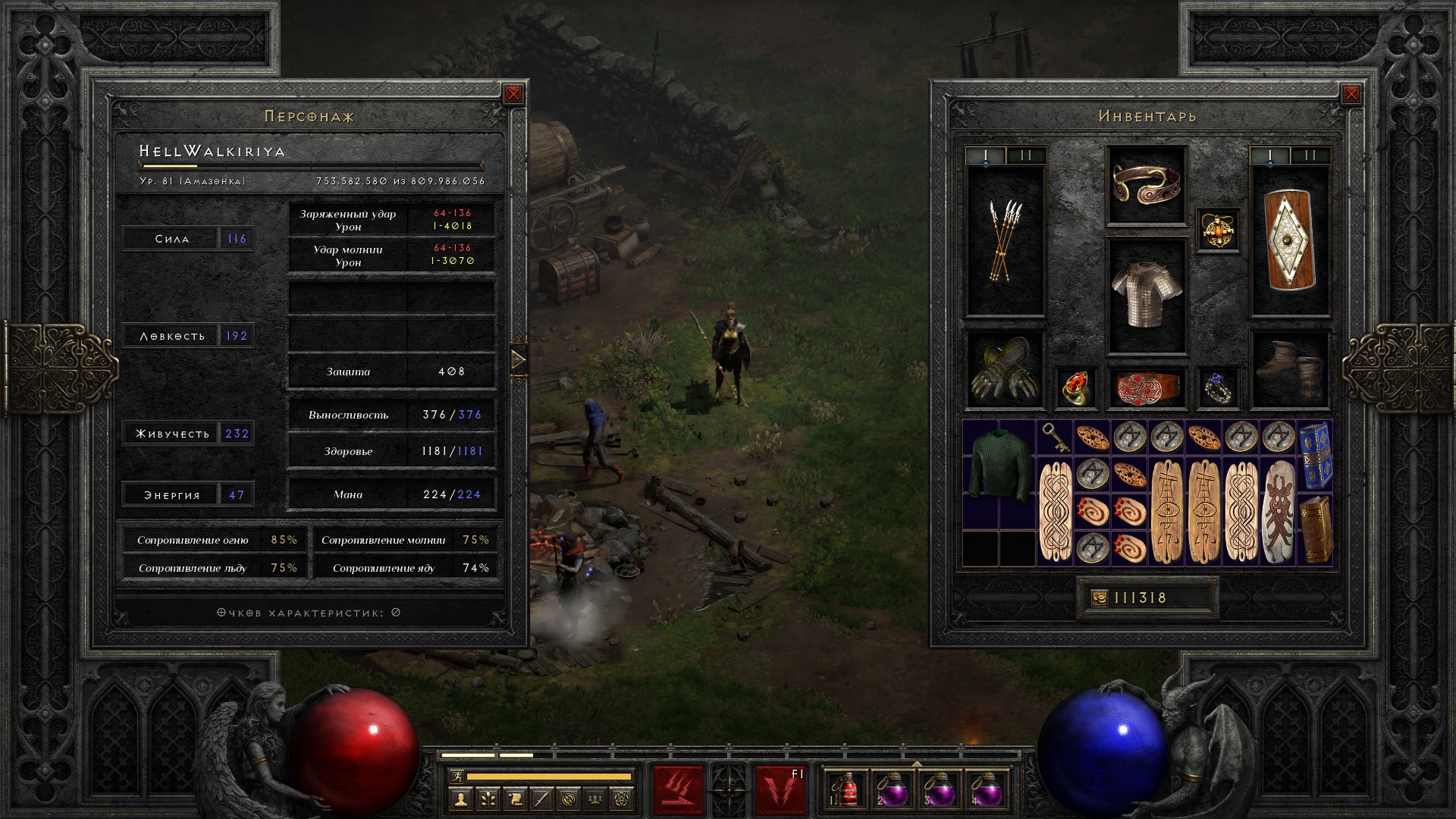The width and height of the screenshot is (1456, 819).
Task: Pick up the equipped chain body armor
Action: pos(1146,294)
